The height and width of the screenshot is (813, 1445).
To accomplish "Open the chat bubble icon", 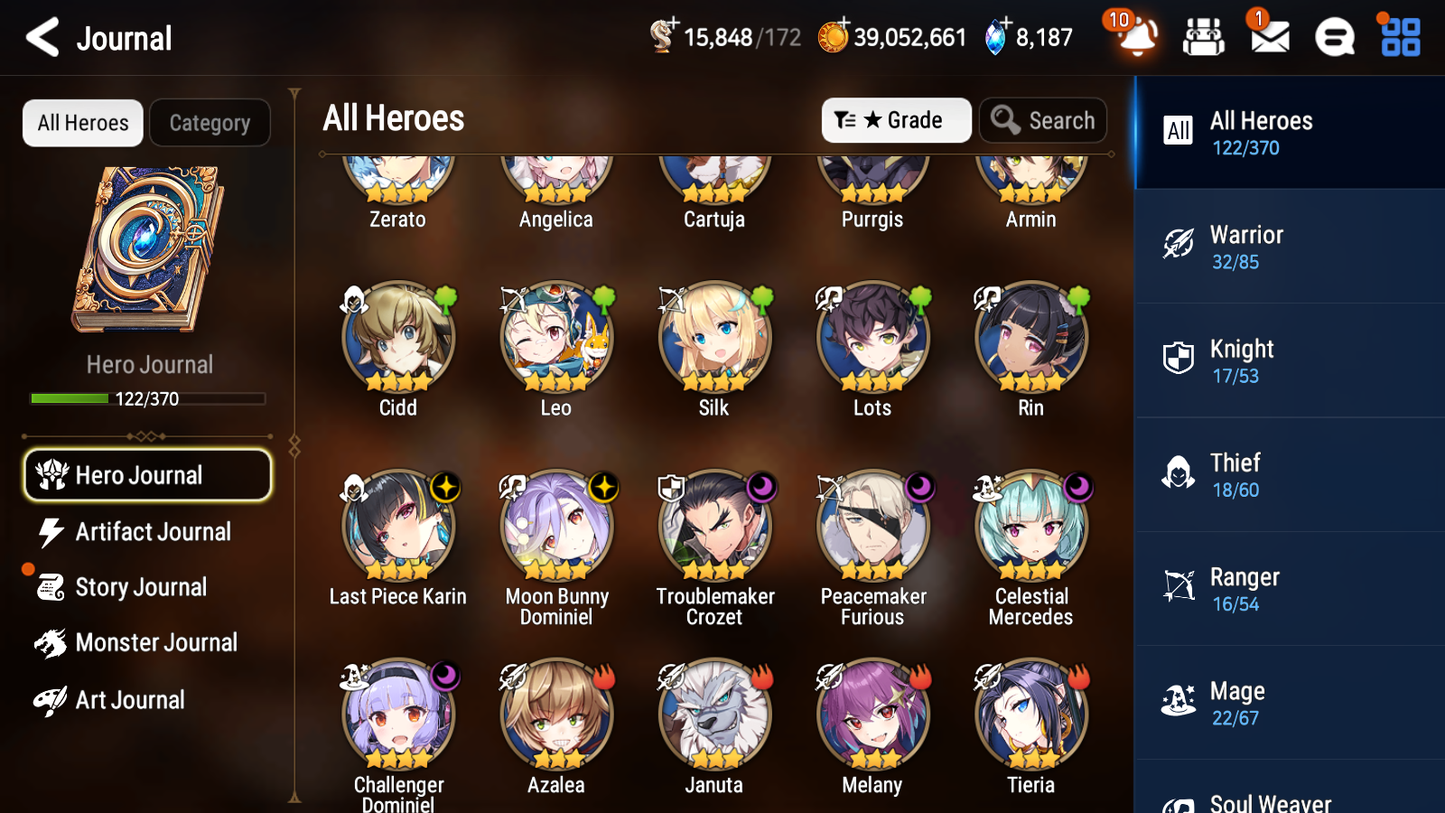I will coord(1333,37).
